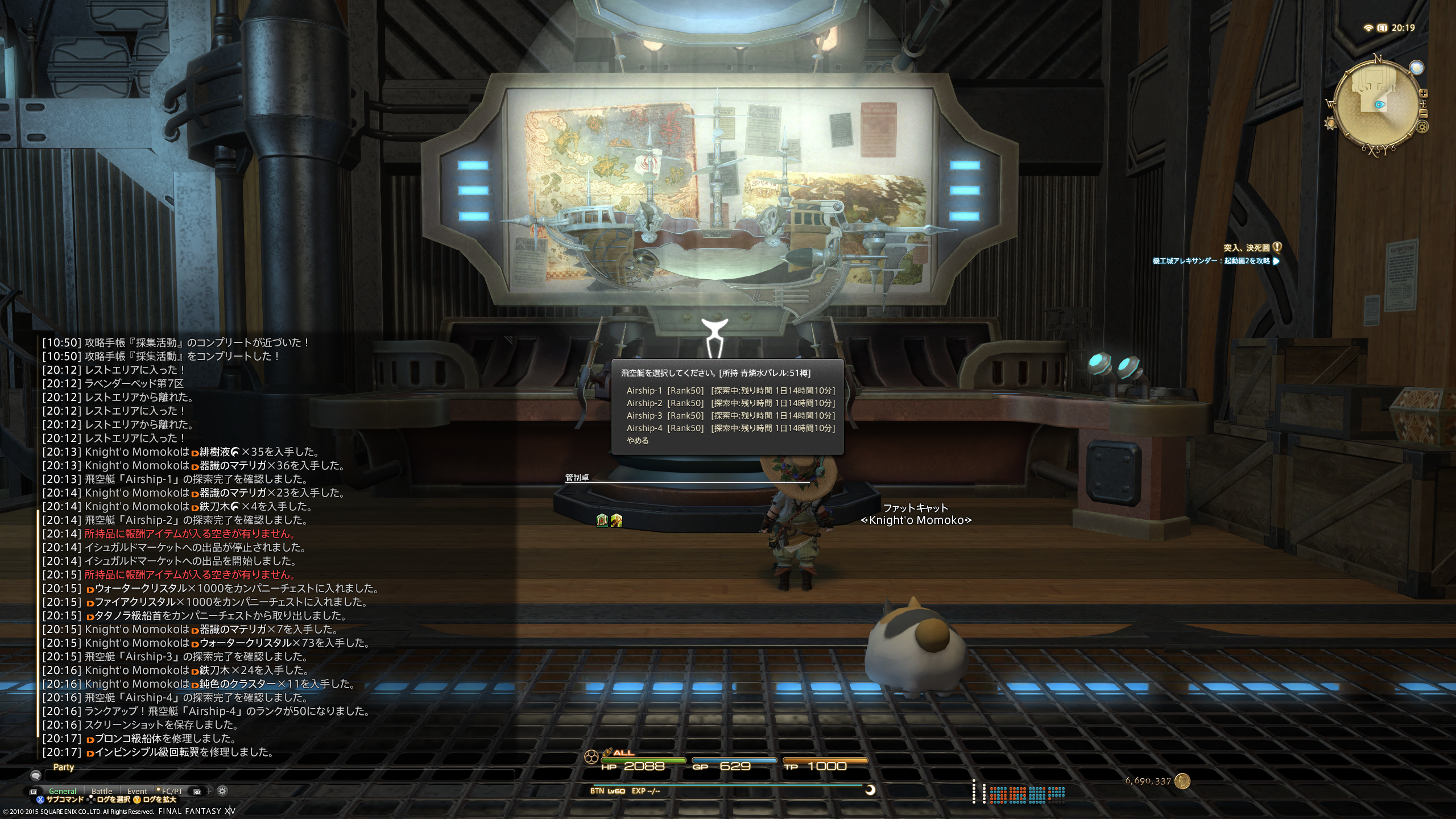
Task: Open chat log settings gear
Action: click(223, 791)
